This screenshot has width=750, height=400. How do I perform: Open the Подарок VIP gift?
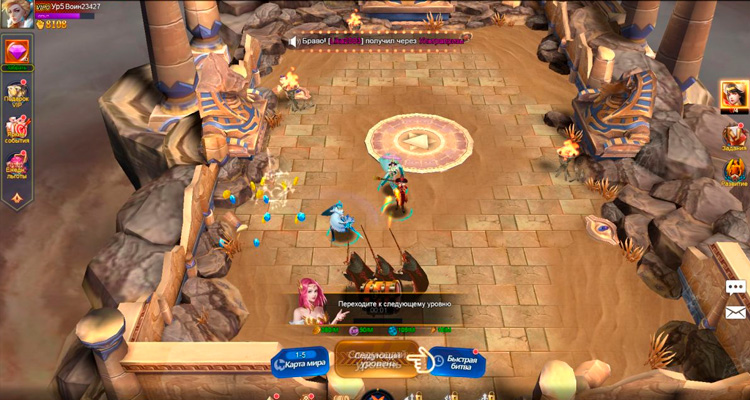click(x=17, y=92)
